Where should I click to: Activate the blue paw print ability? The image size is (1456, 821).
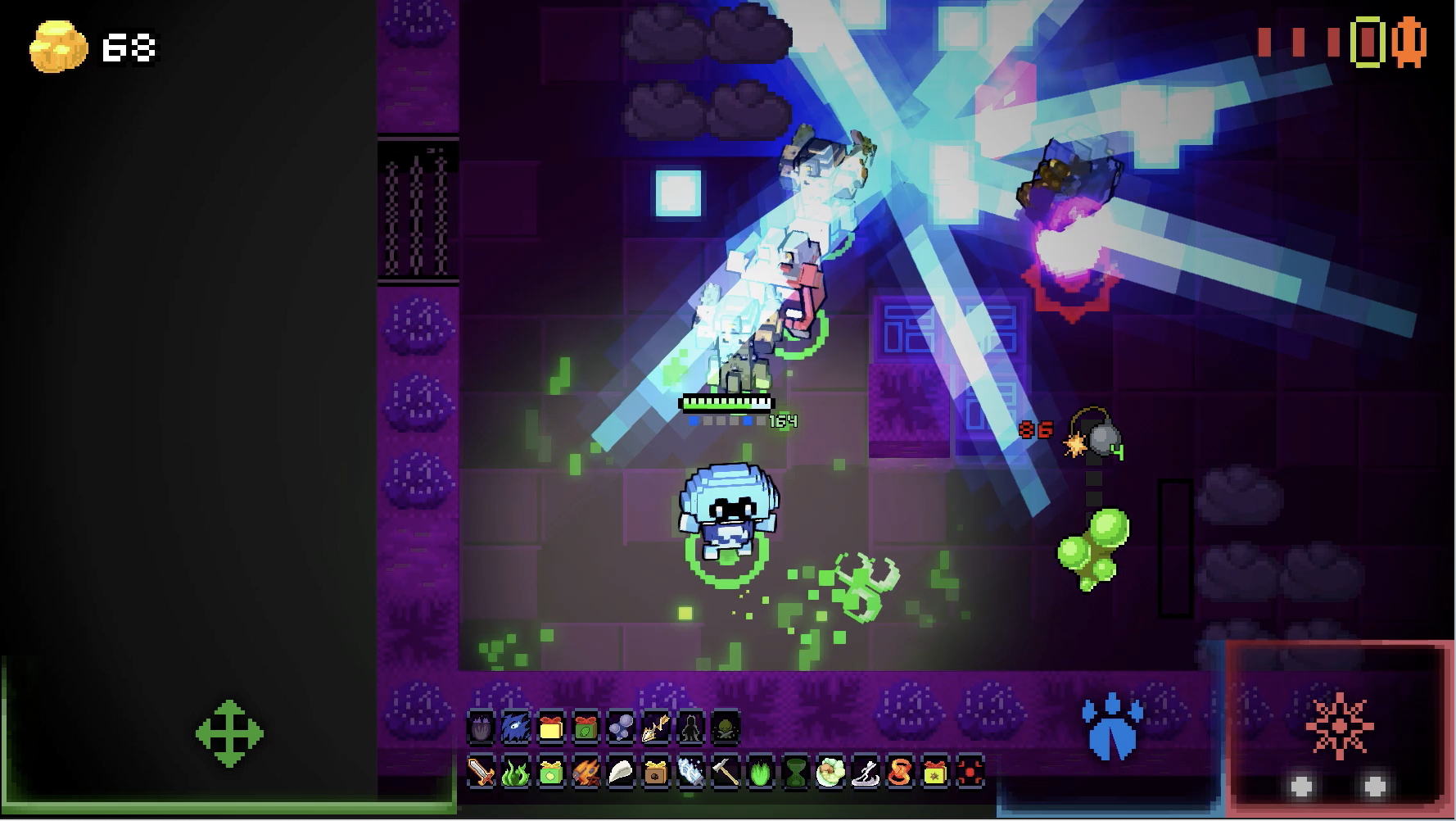[x=1112, y=727]
